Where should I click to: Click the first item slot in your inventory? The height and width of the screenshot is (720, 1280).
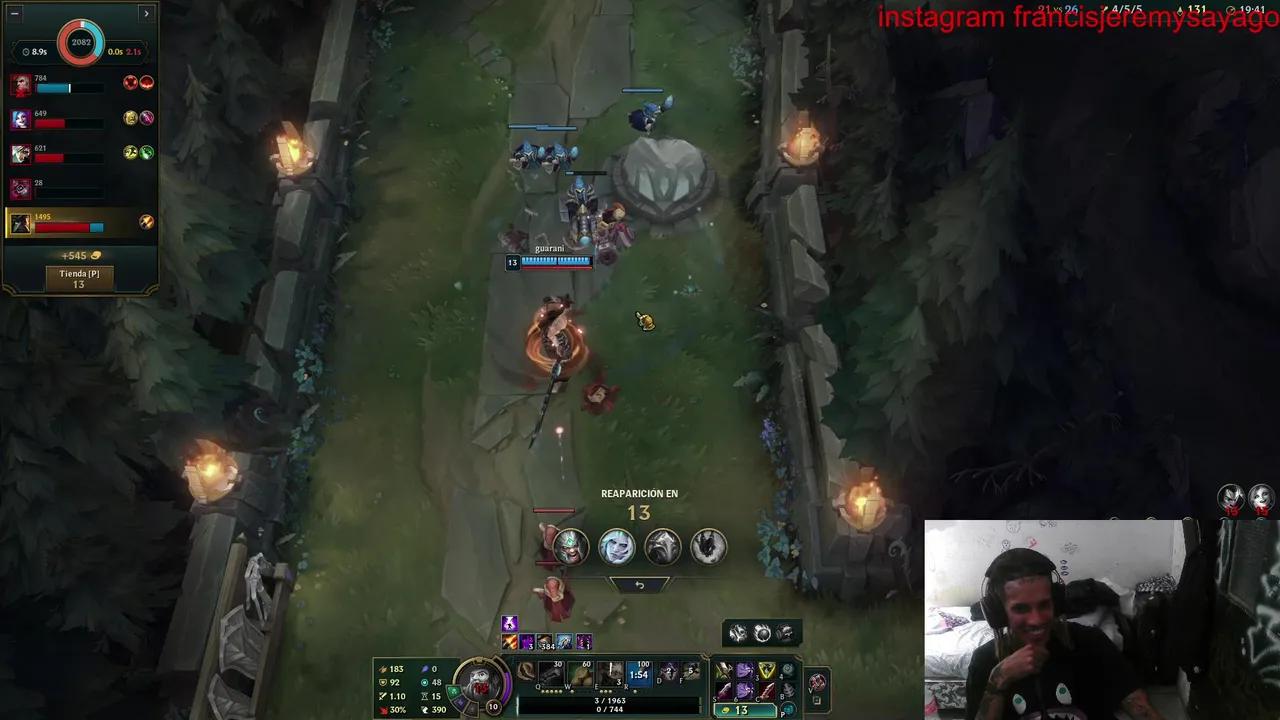click(x=721, y=670)
